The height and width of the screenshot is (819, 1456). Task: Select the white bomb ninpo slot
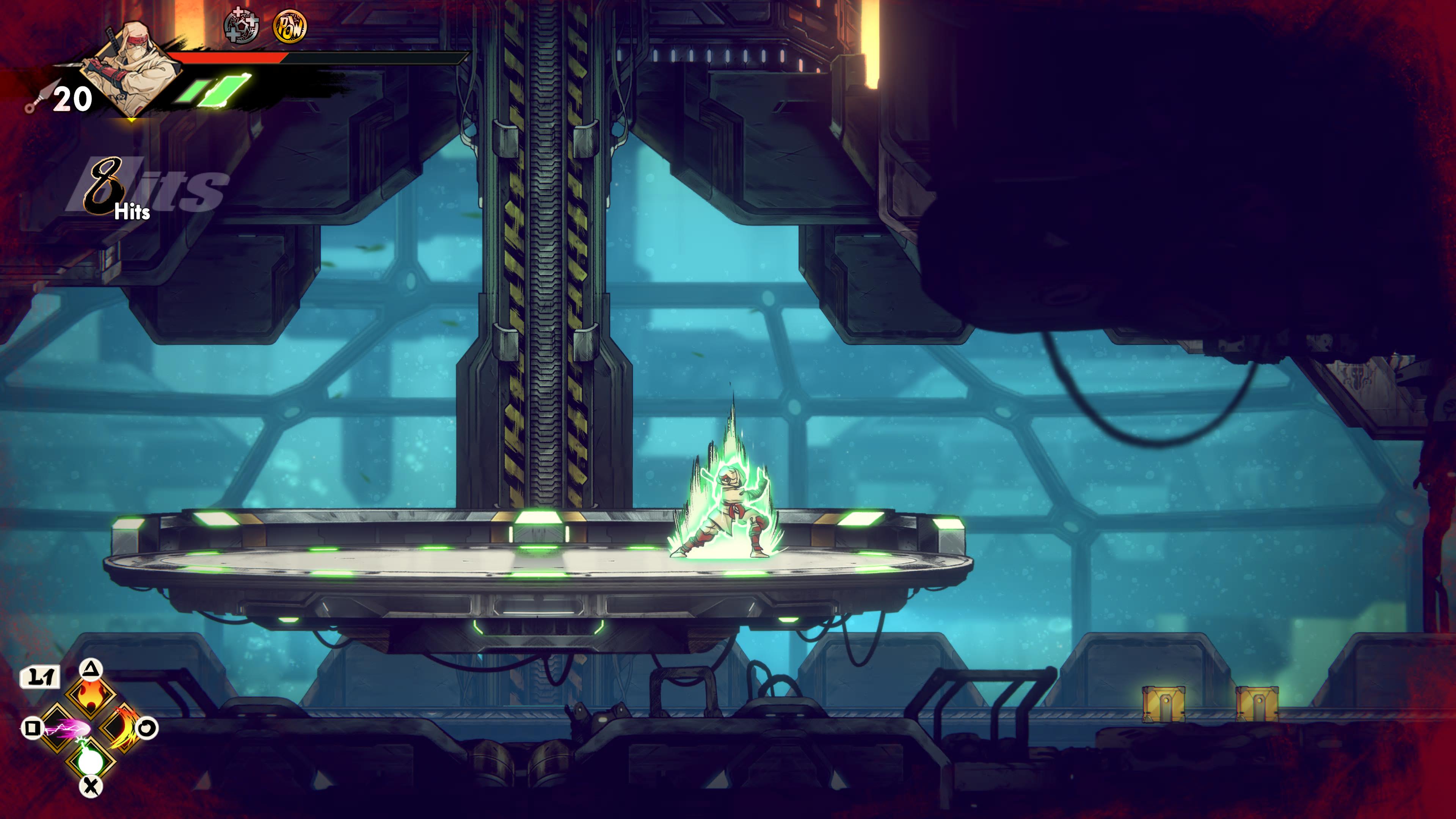[x=91, y=759]
